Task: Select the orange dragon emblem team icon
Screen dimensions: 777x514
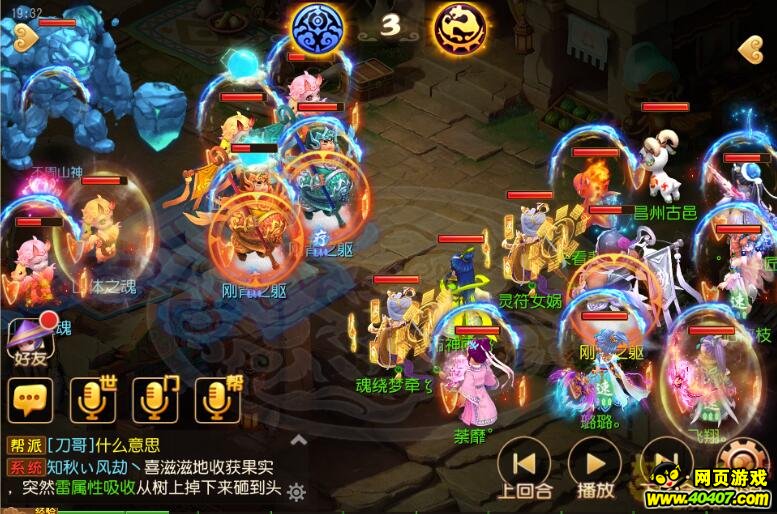Action: [x=459, y=27]
